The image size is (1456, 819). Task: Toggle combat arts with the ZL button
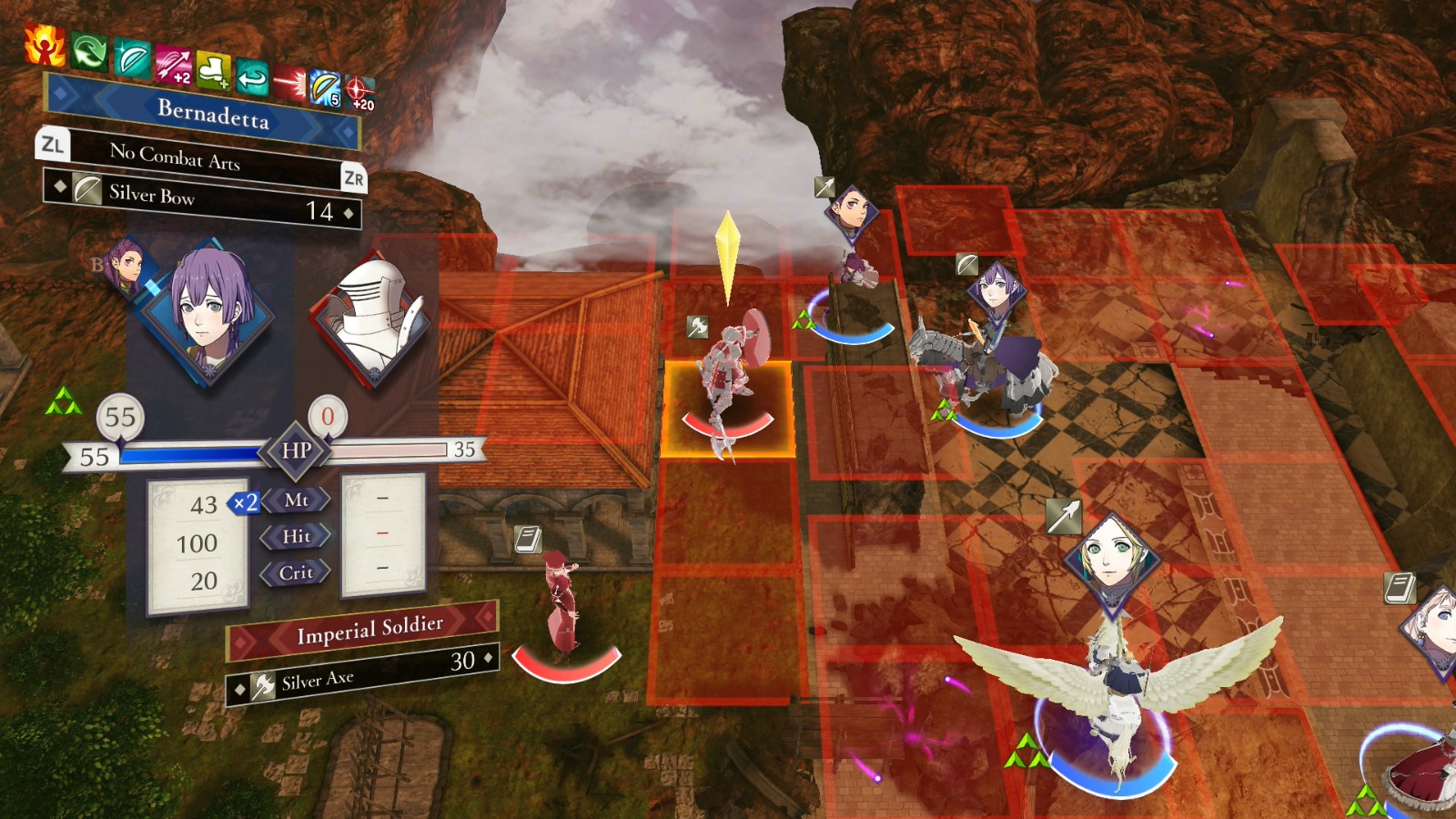(53, 144)
